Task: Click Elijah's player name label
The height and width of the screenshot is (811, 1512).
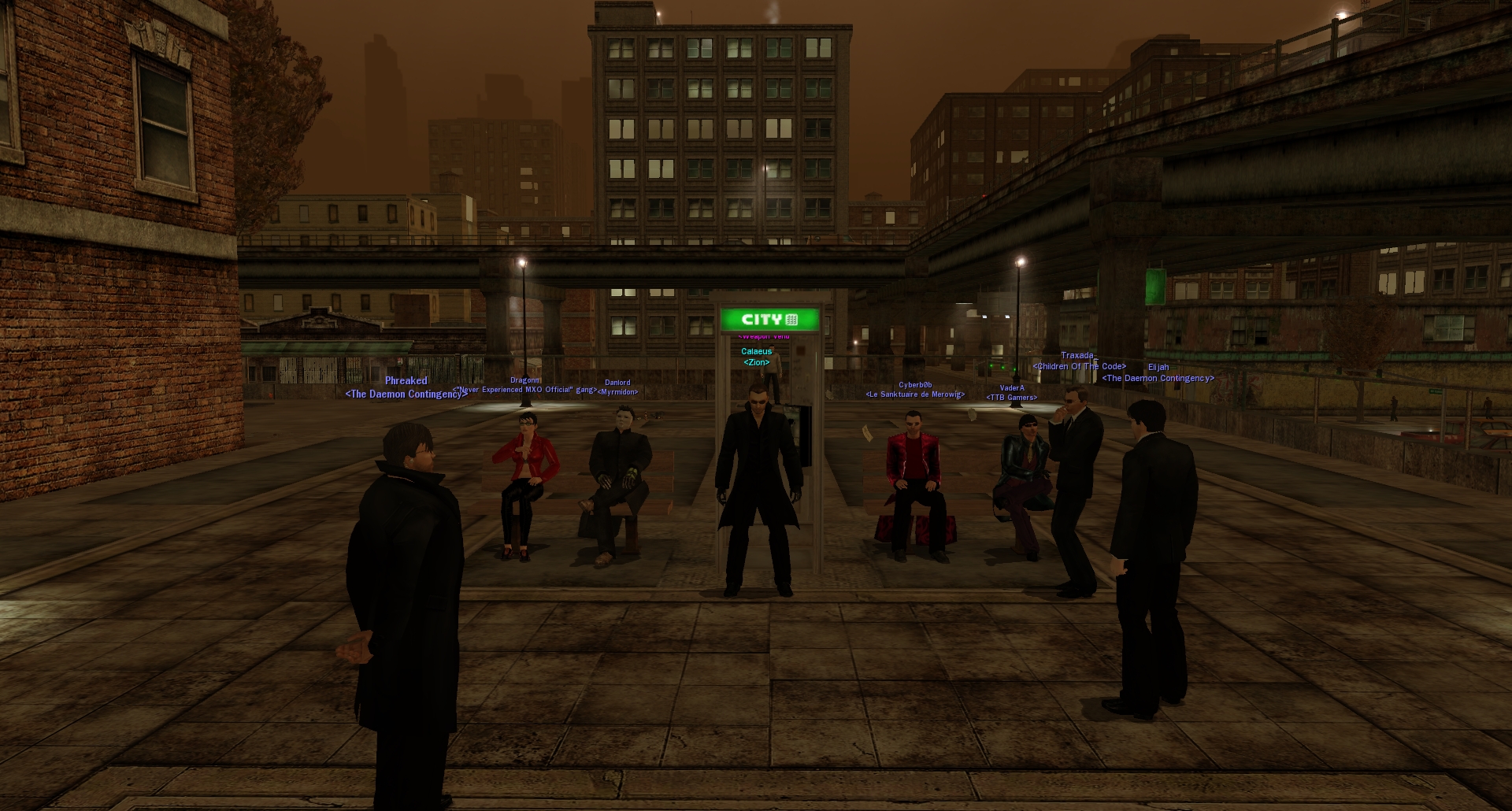Action: (x=1158, y=368)
